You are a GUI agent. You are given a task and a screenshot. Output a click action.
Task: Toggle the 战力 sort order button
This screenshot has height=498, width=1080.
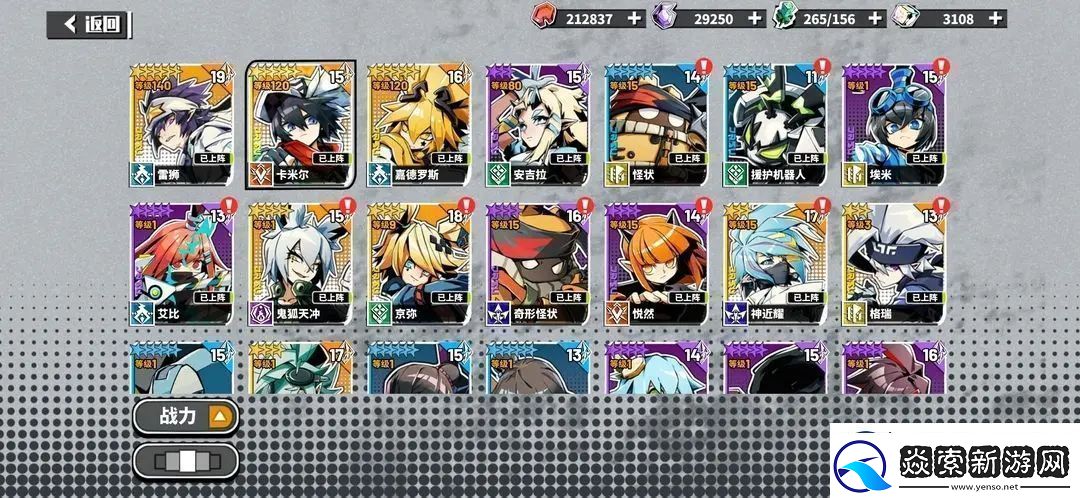[x=187, y=416]
